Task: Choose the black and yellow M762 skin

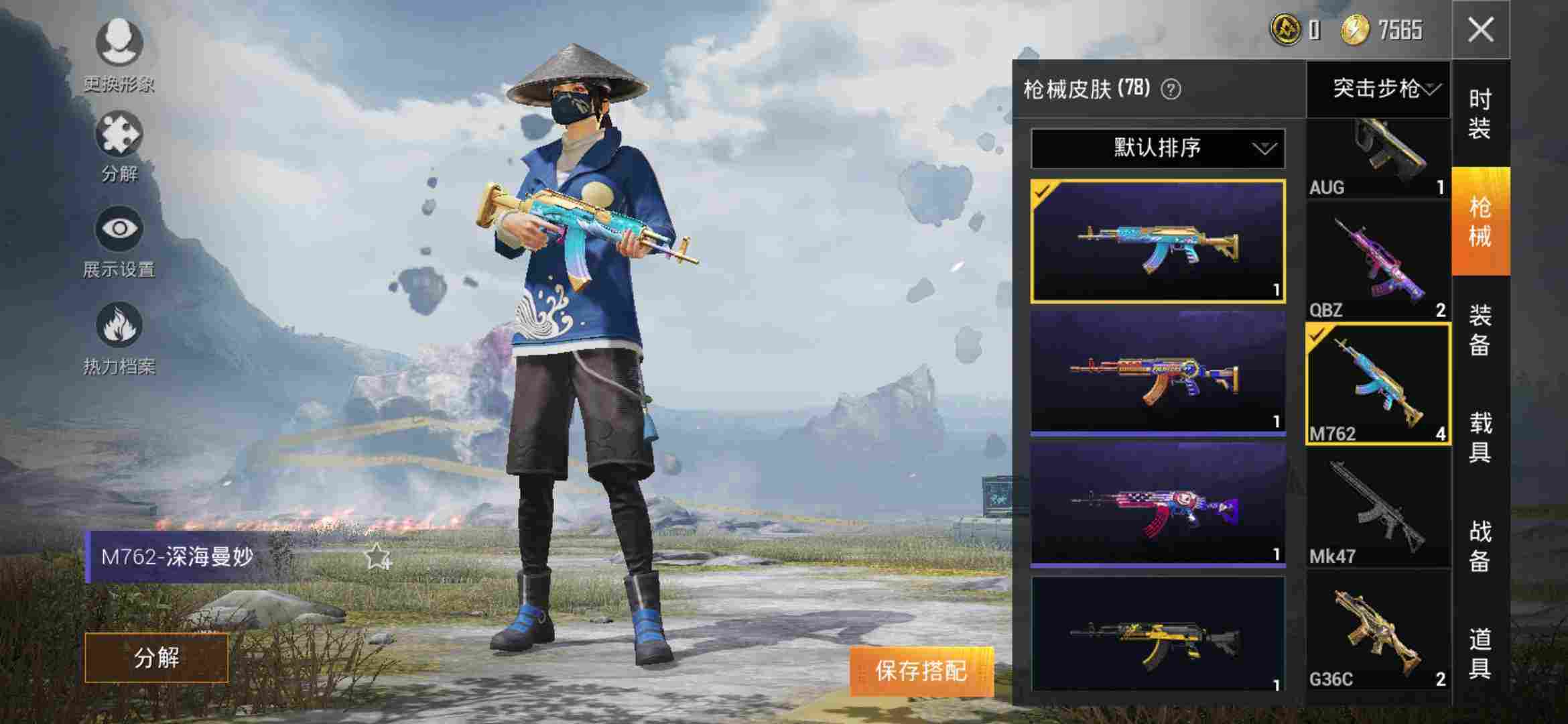Action: [1157, 635]
